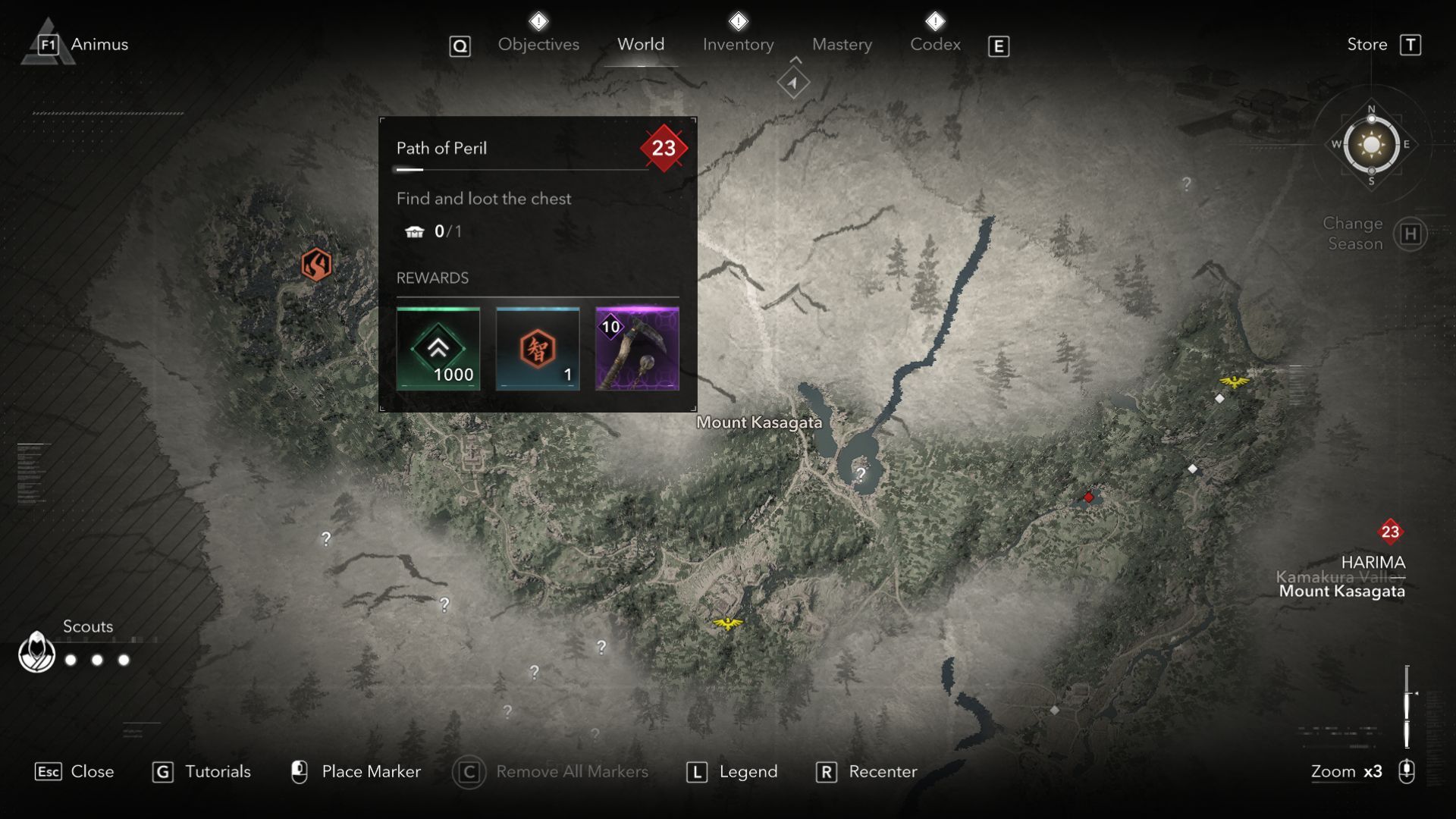This screenshot has width=1456, height=819.
Task: Select the white diamond marker east of the village
Action: pos(1192,469)
